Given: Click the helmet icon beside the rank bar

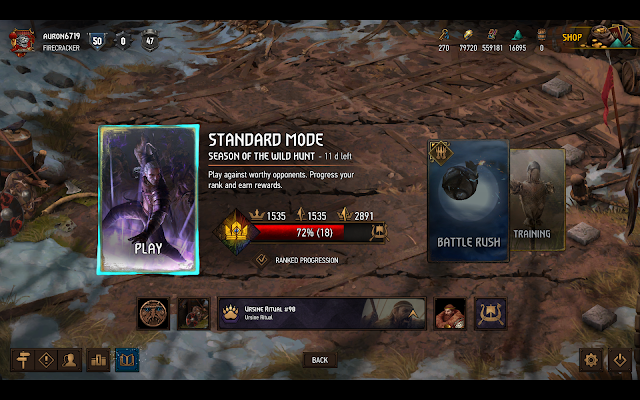Looking at the screenshot, I should pyautogui.click(x=378, y=232).
